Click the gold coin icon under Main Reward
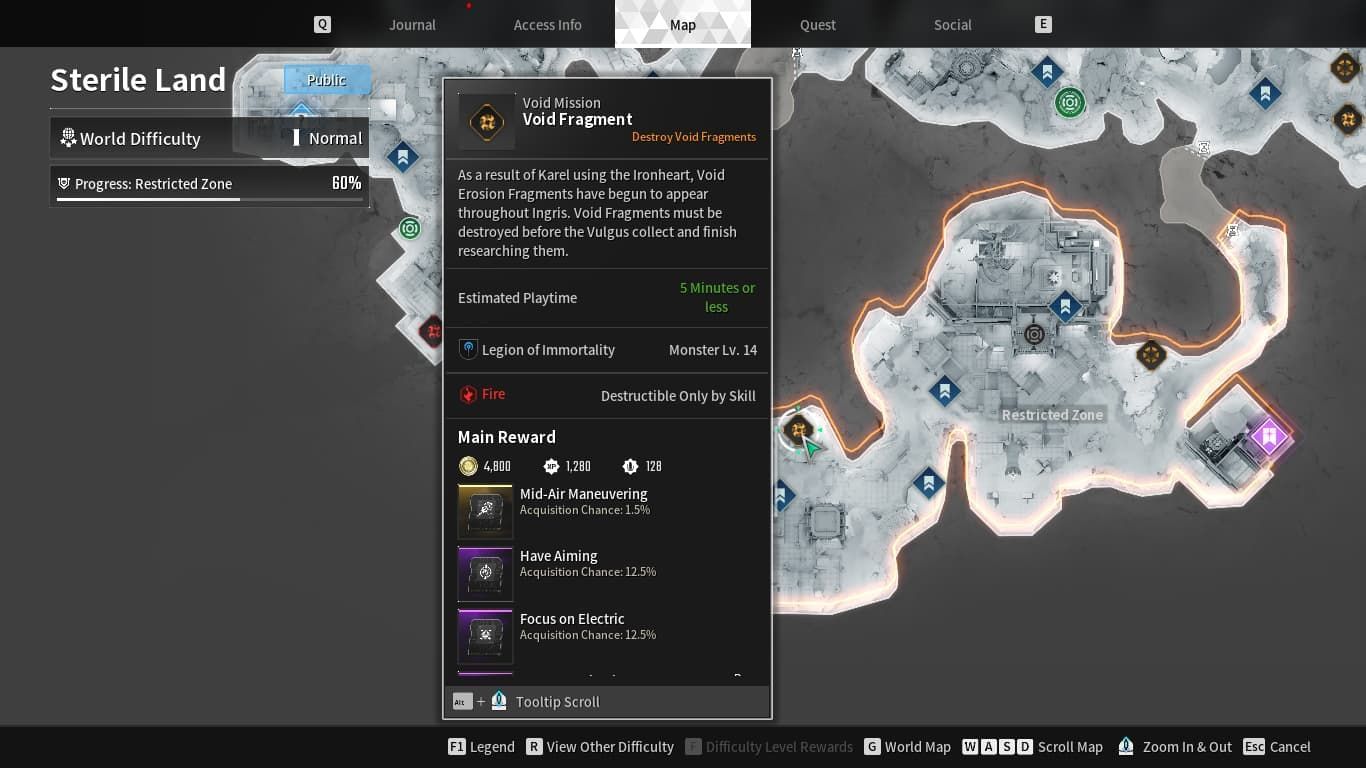Image resolution: width=1366 pixels, height=768 pixels. (x=468, y=465)
